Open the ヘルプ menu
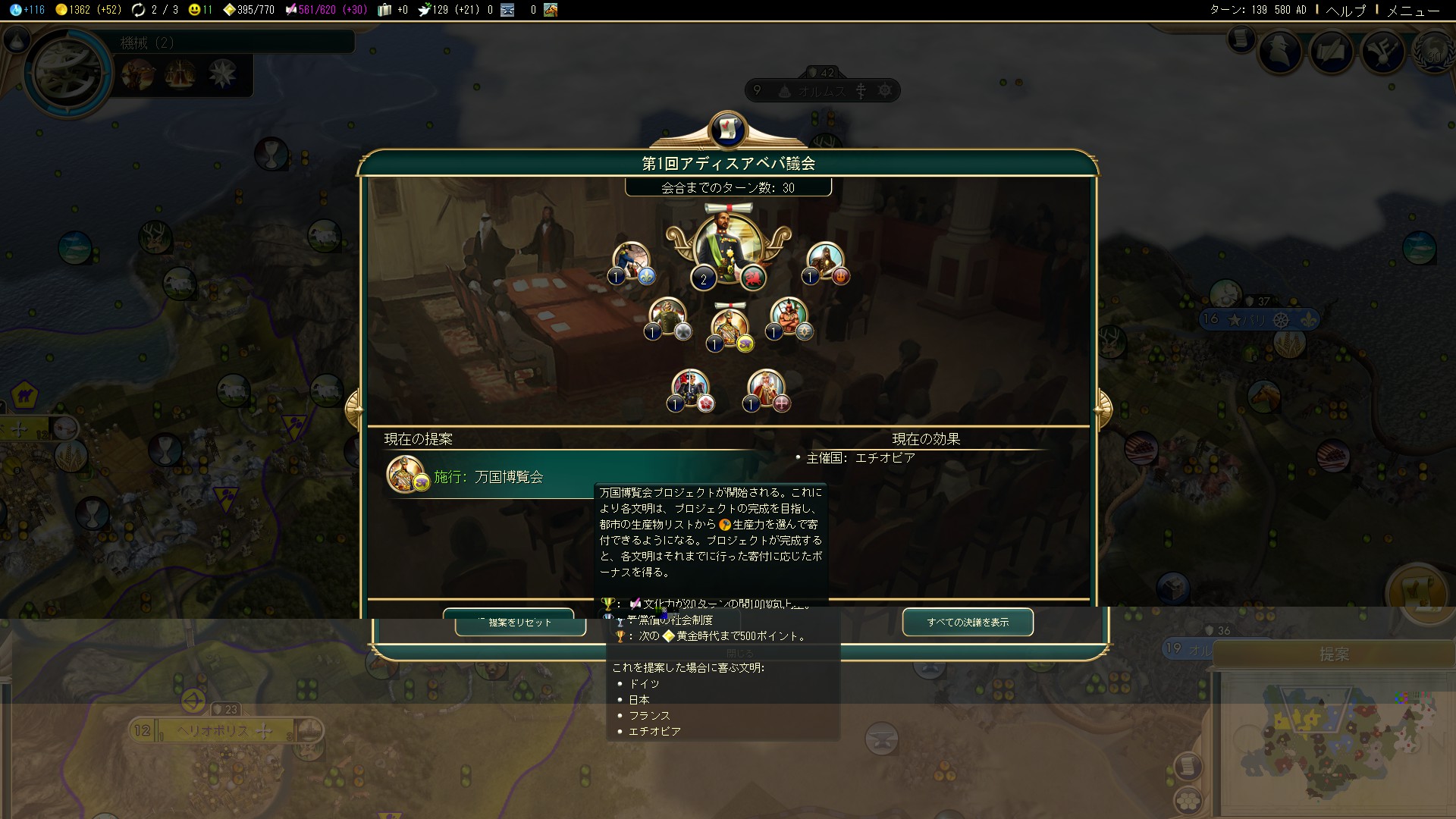Image resolution: width=1456 pixels, height=819 pixels. (1345, 10)
